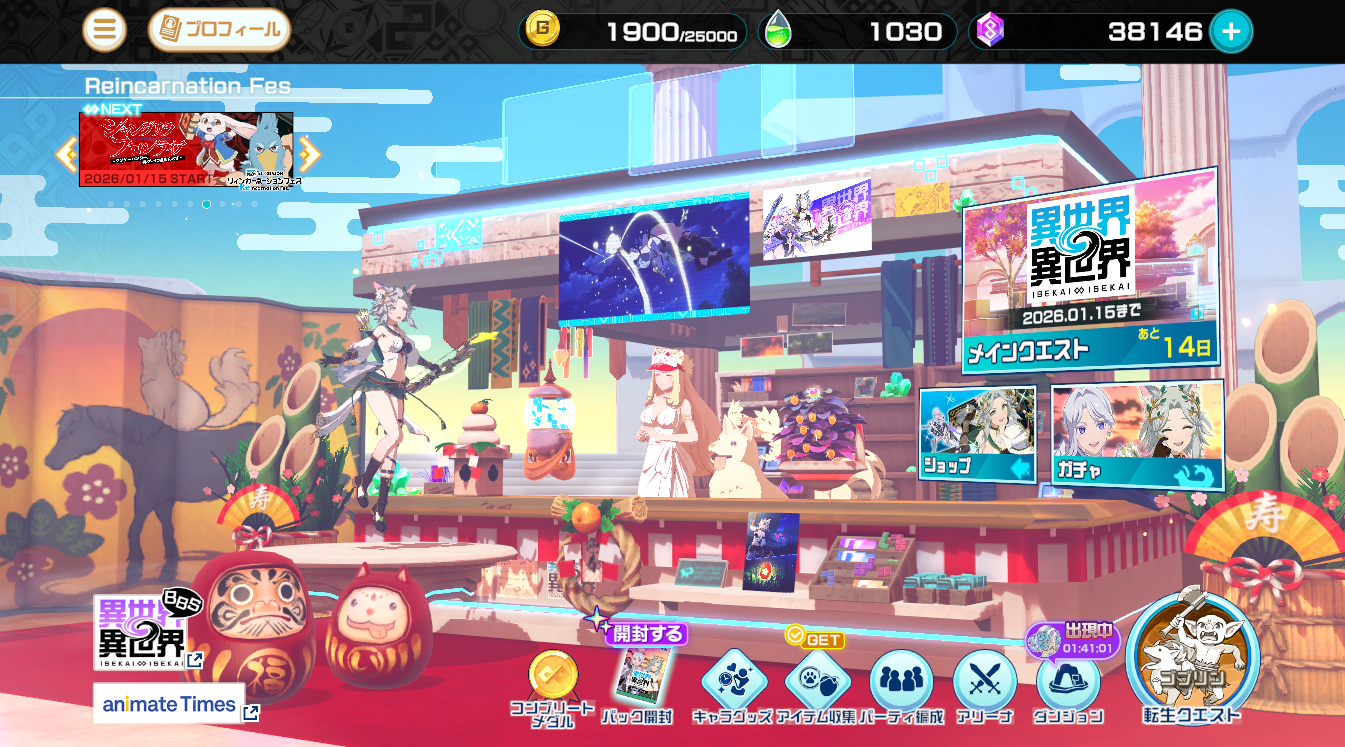Viewport: 1345px width, 747px height.
Task: Open the hamburger menu
Action: (104, 30)
